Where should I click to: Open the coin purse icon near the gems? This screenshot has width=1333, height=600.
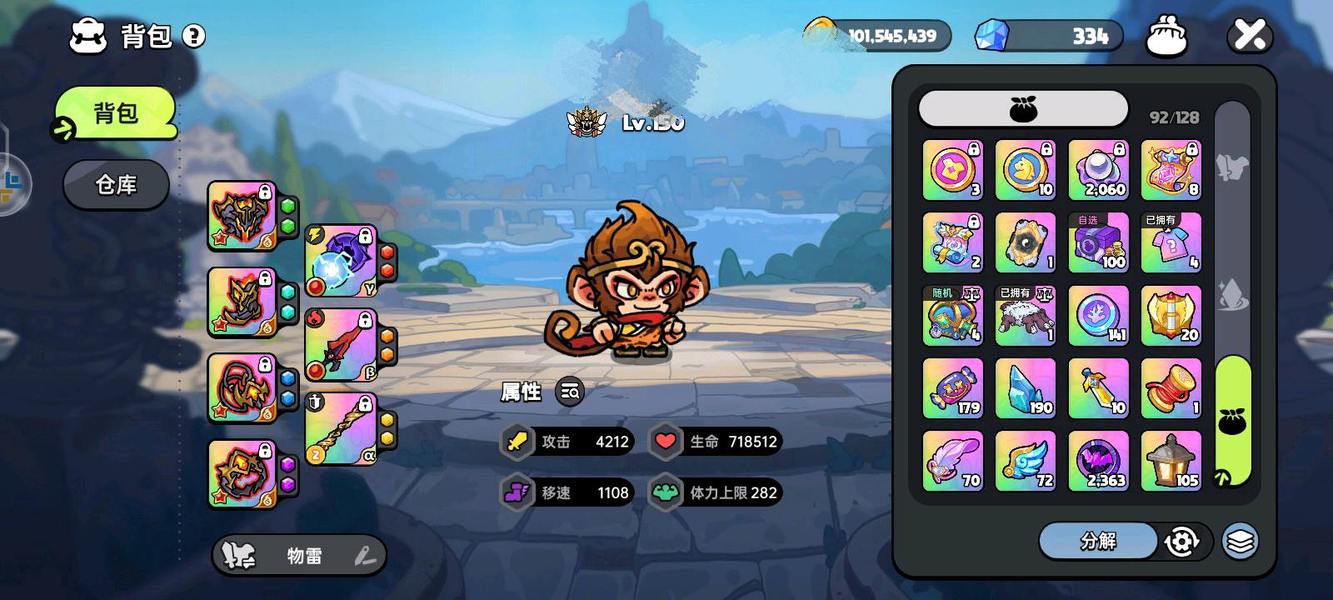click(1165, 37)
